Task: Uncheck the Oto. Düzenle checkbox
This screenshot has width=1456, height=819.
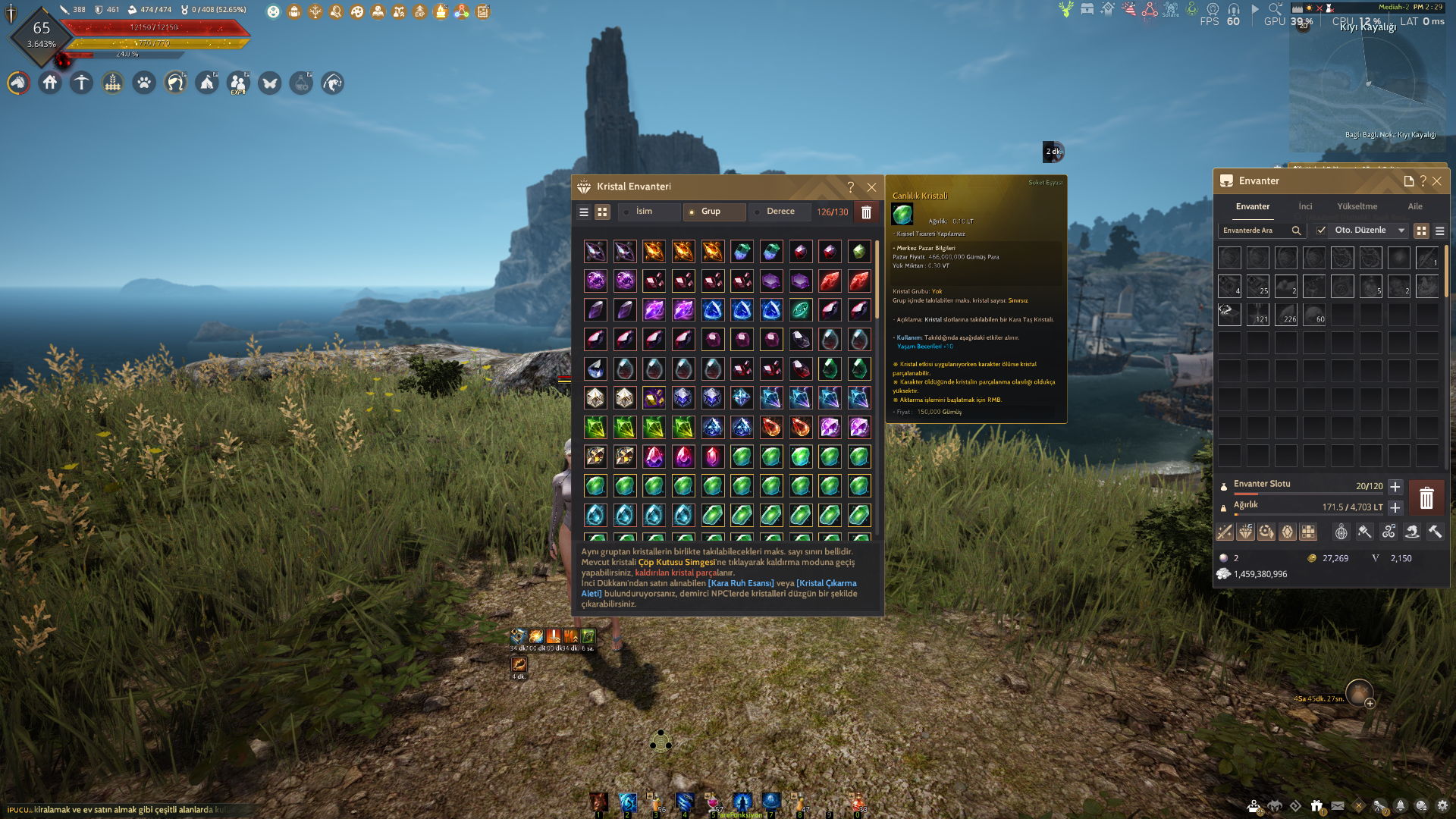Action: [1321, 231]
